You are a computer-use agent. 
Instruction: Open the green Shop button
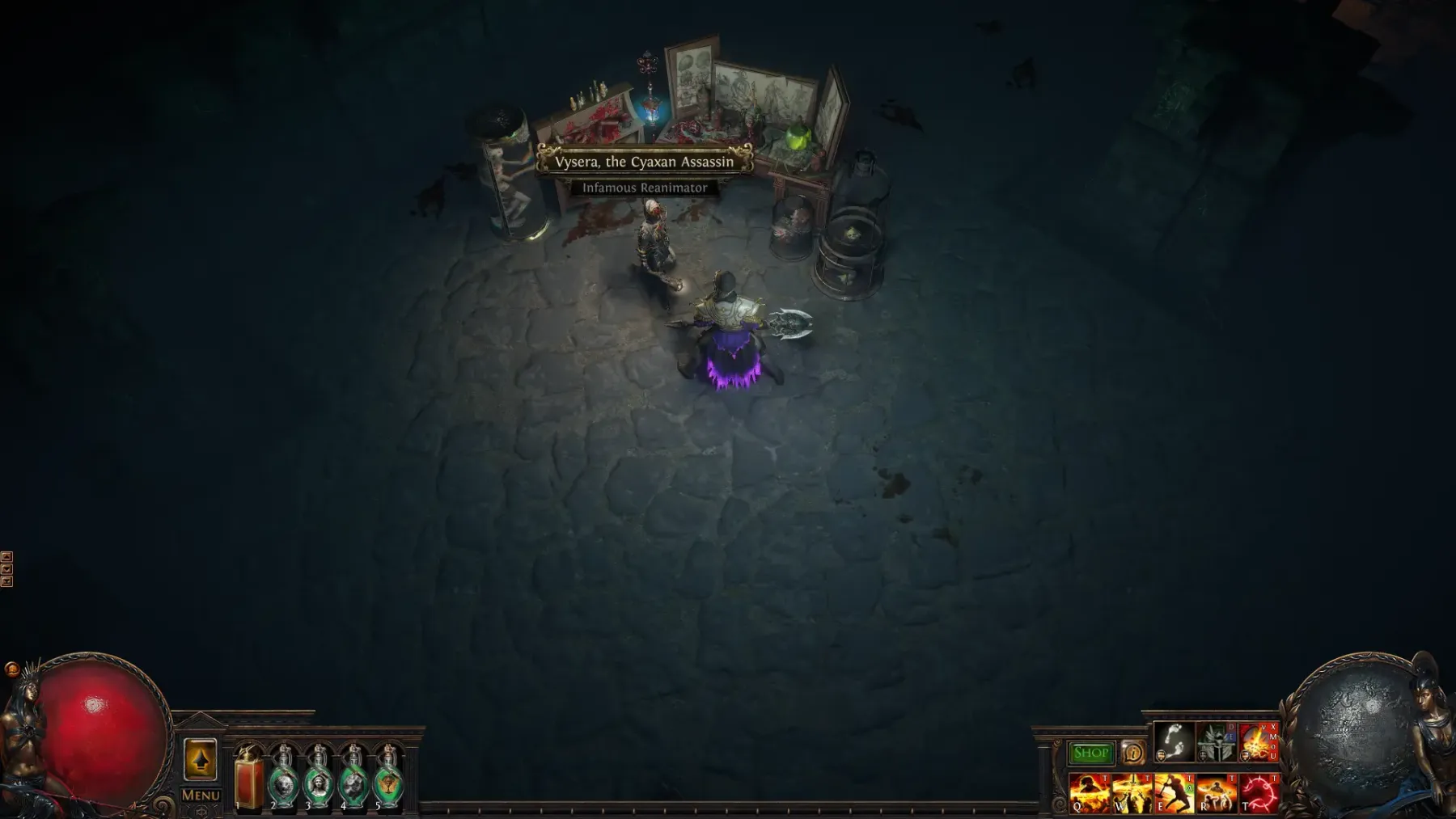[1090, 754]
